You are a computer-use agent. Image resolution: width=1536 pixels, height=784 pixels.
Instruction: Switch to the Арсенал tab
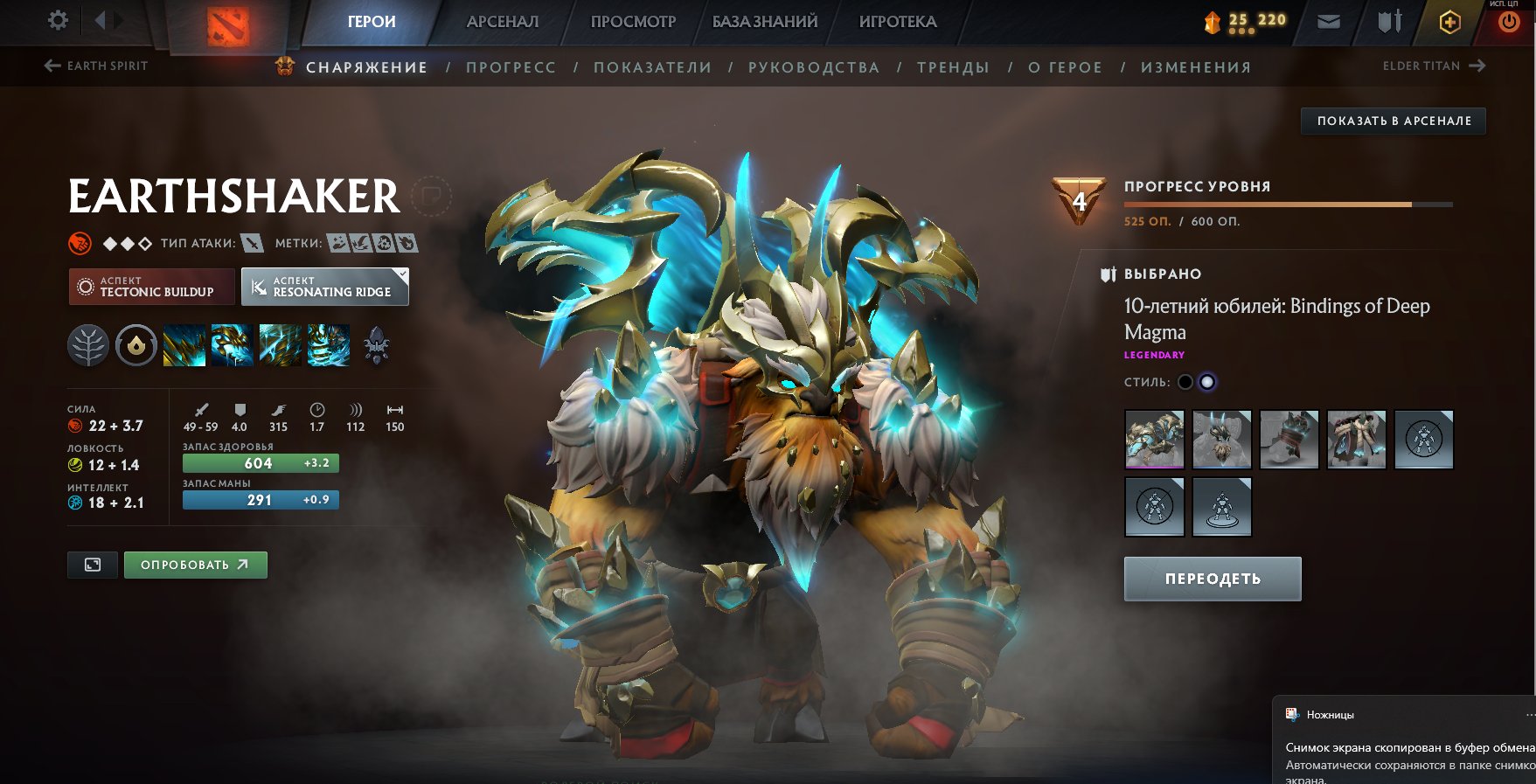click(503, 22)
